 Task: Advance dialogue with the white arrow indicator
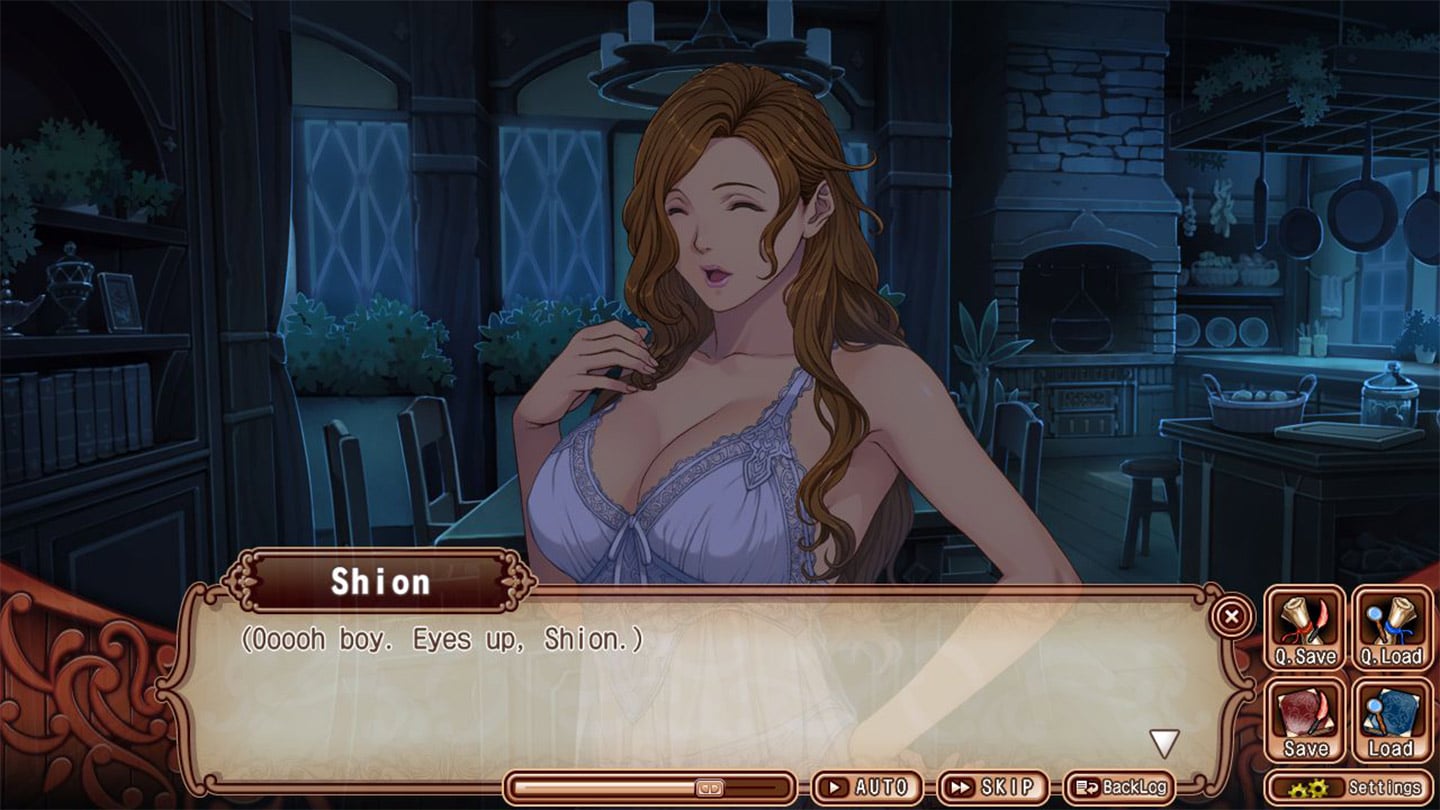pyautogui.click(x=1163, y=743)
